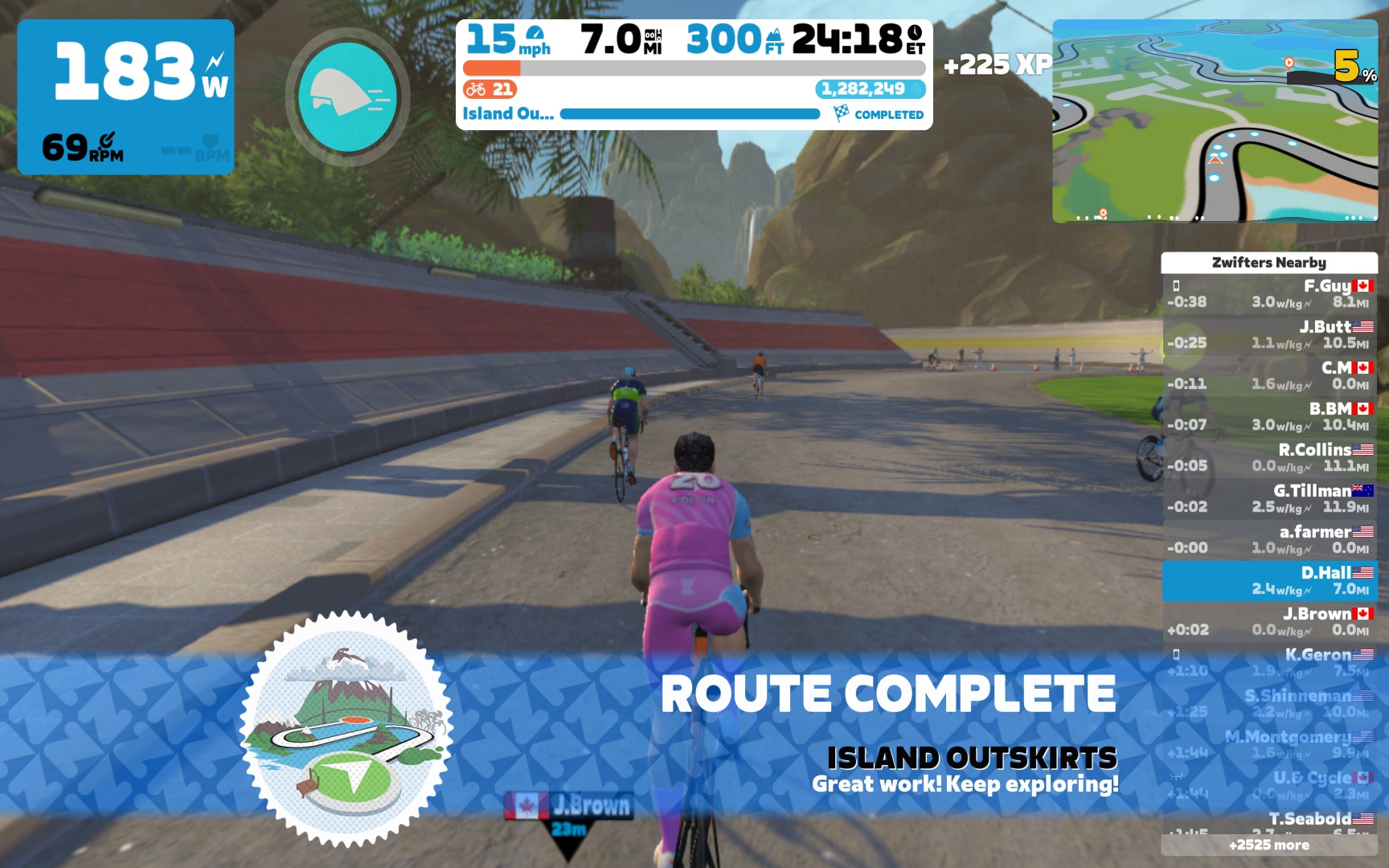1389x868 pixels.
Task: Select R.Collins from Zwifters Nearby
Action: [1268, 458]
